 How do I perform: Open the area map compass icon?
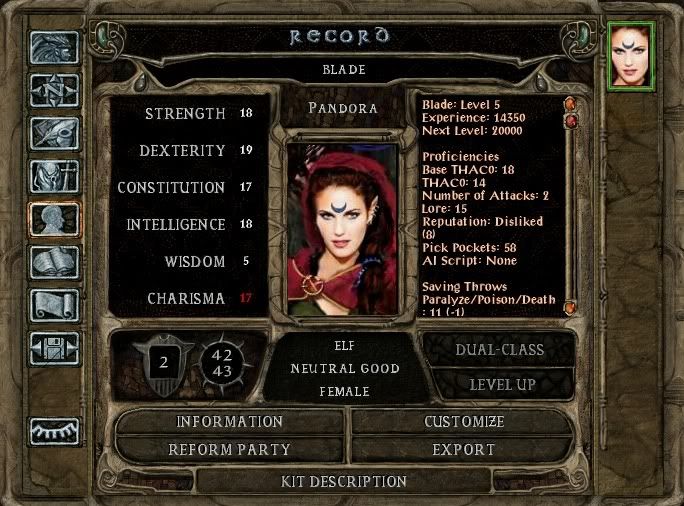(54, 91)
